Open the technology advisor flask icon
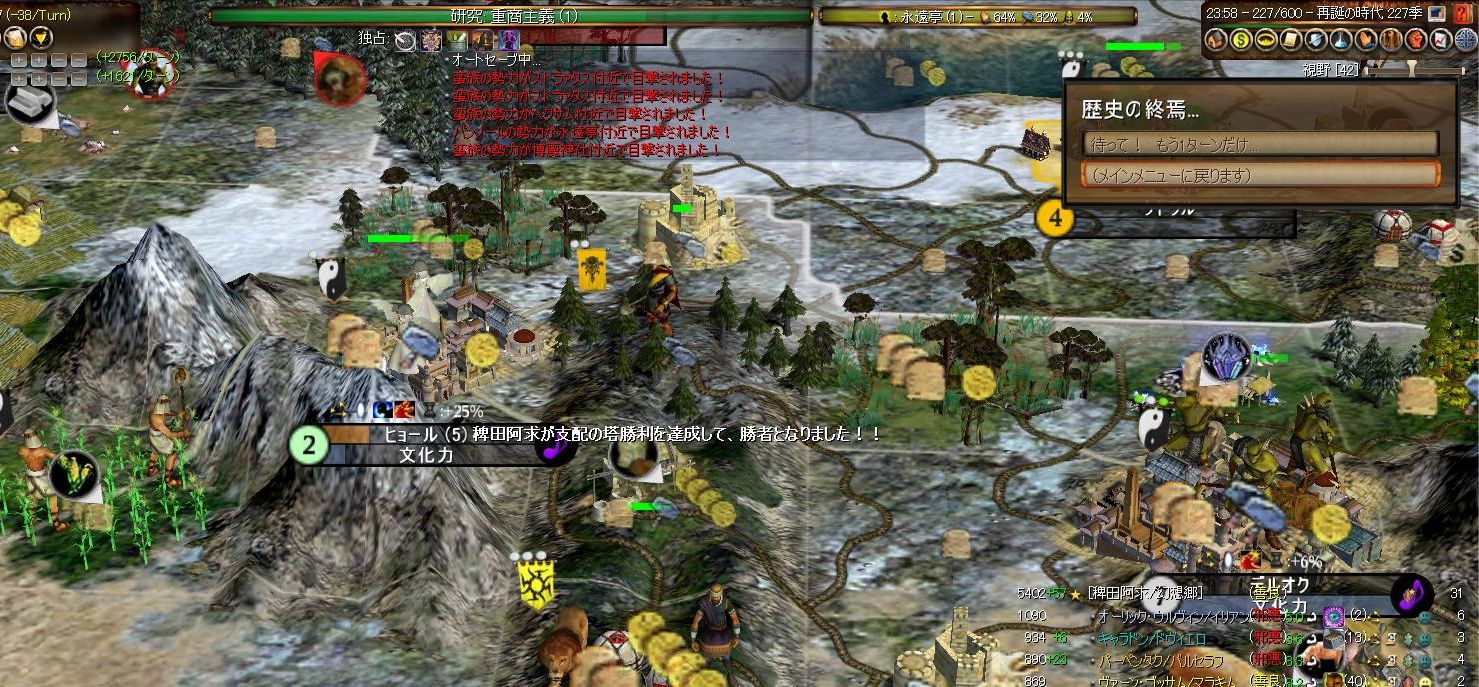This screenshot has width=1479, height=687. tap(1341, 40)
